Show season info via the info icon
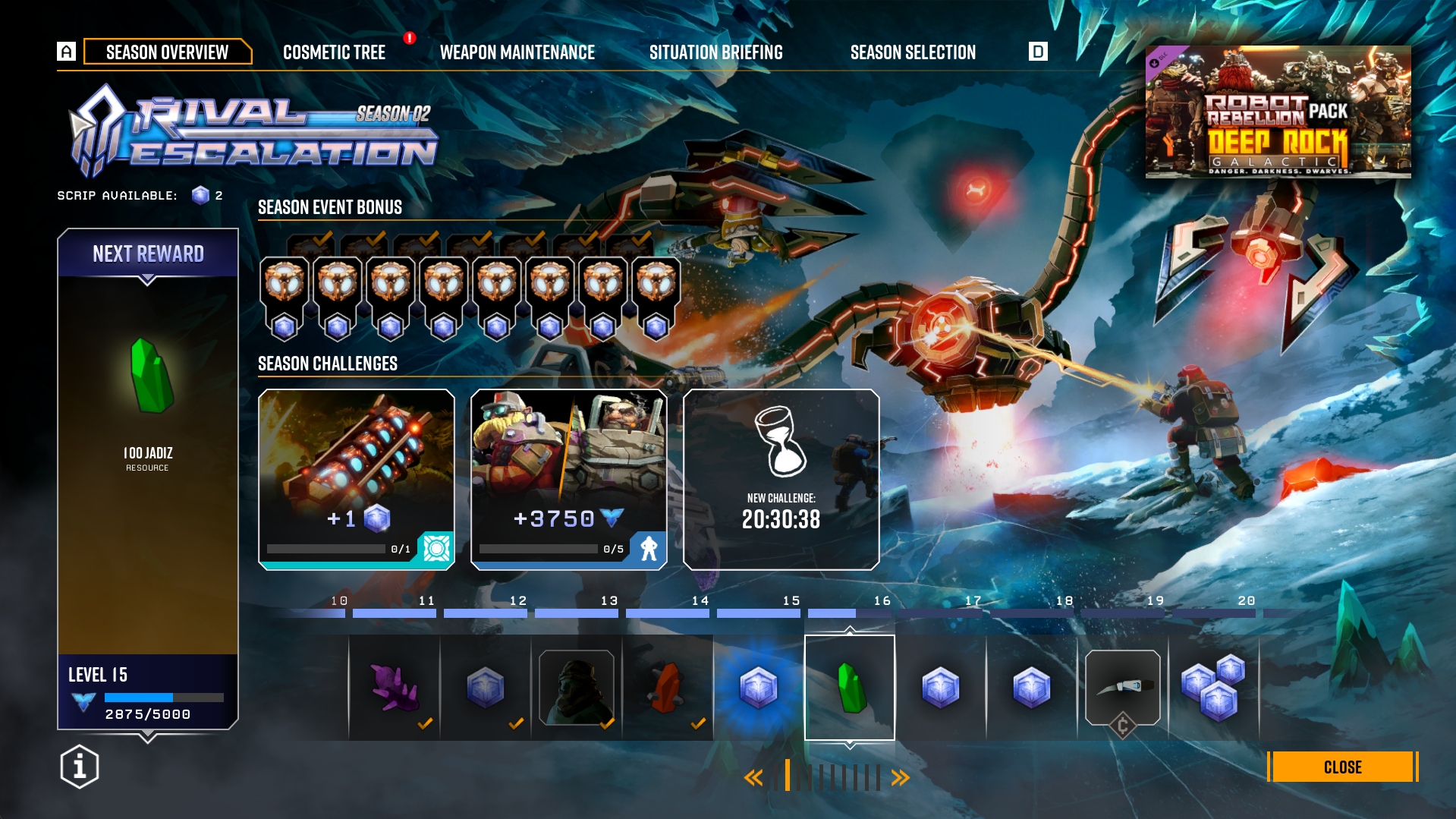Viewport: 1456px width, 819px height. [80, 767]
